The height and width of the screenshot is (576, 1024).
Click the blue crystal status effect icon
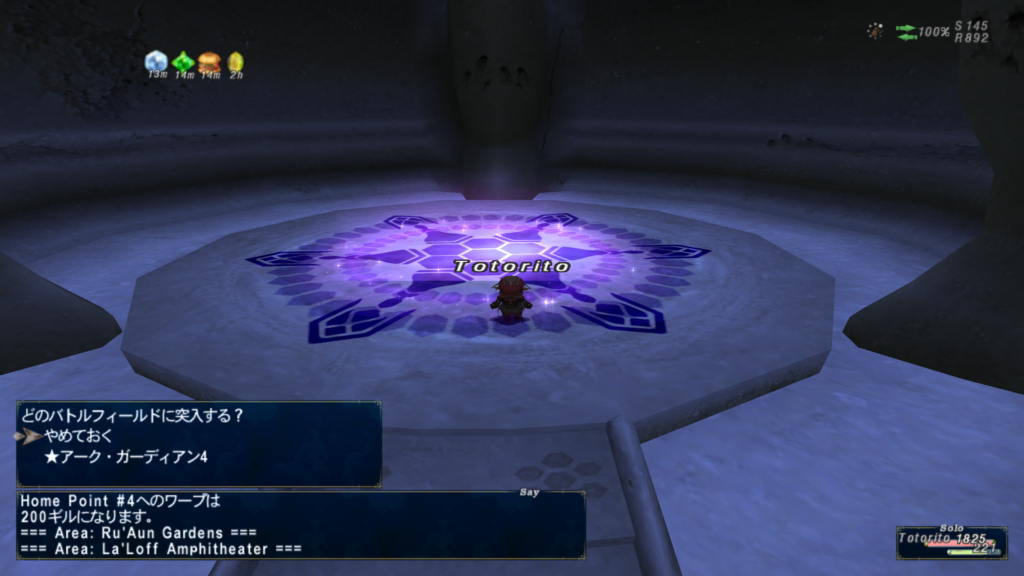(x=156, y=62)
